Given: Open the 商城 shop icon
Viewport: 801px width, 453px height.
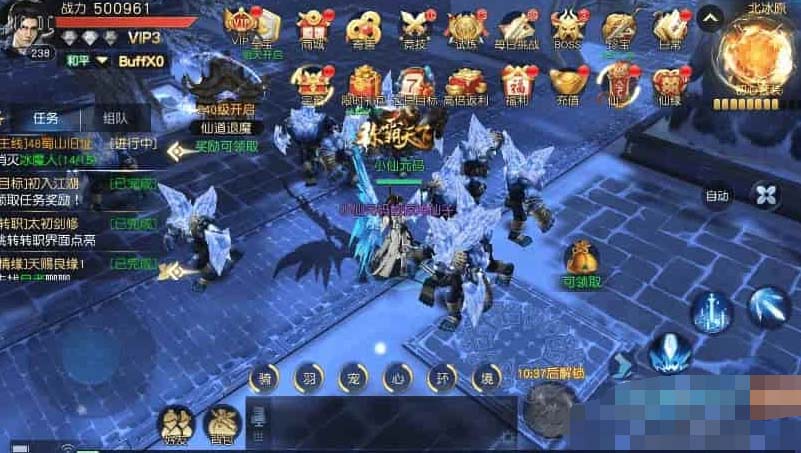Looking at the screenshot, I should (313, 26).
